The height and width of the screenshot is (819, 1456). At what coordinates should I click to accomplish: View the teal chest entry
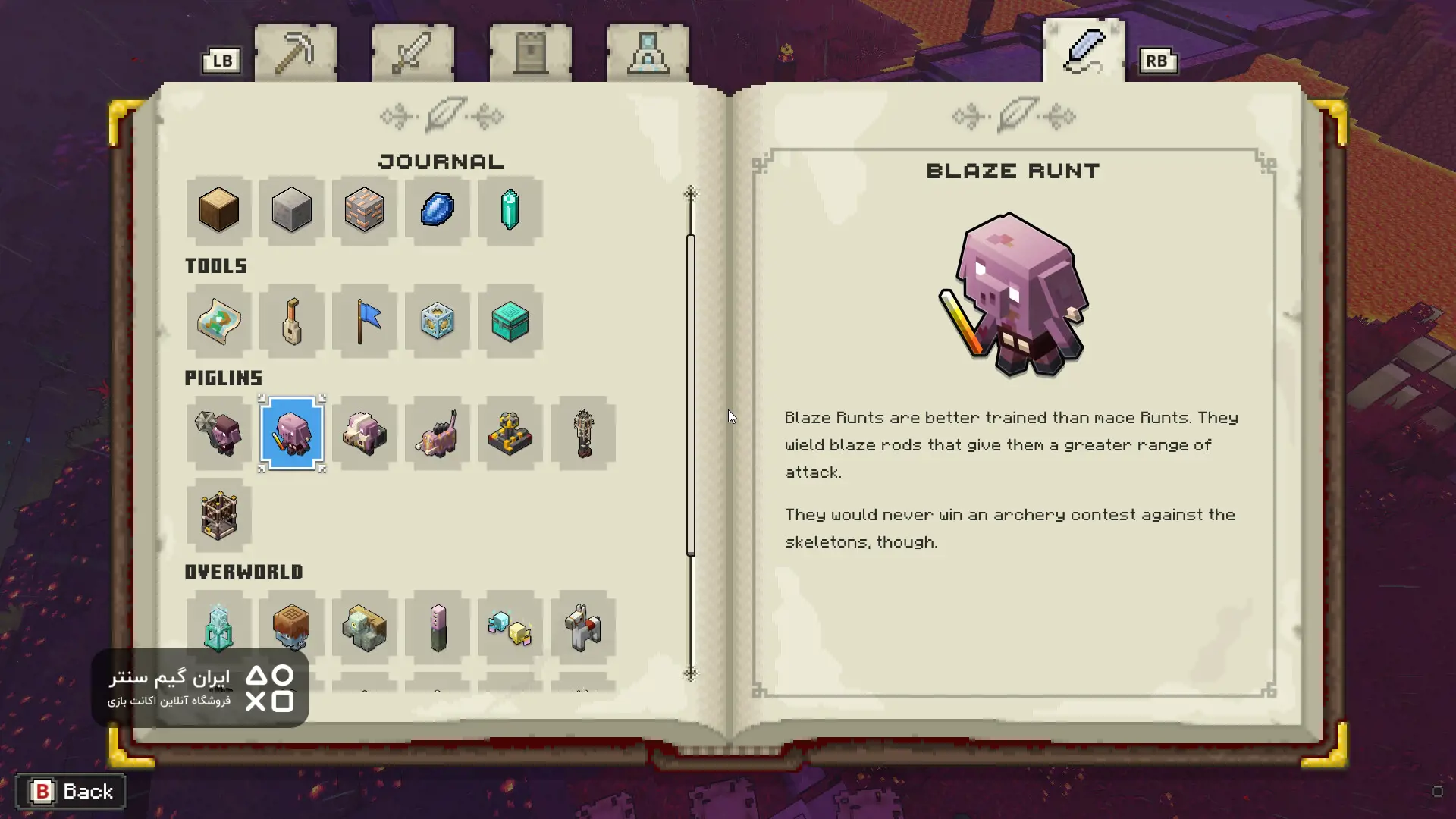[x=510, y=322]
